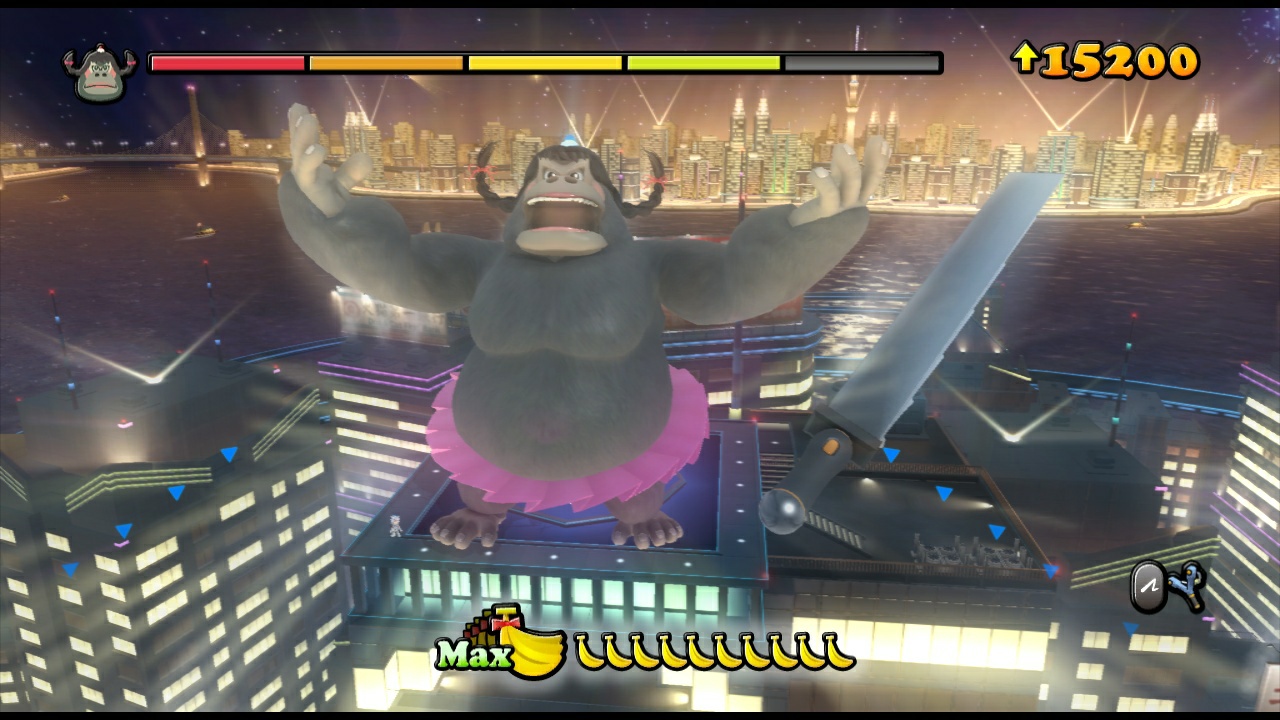Toggle the orange health bar segment
1280x720 pixels.
point(385,65)
